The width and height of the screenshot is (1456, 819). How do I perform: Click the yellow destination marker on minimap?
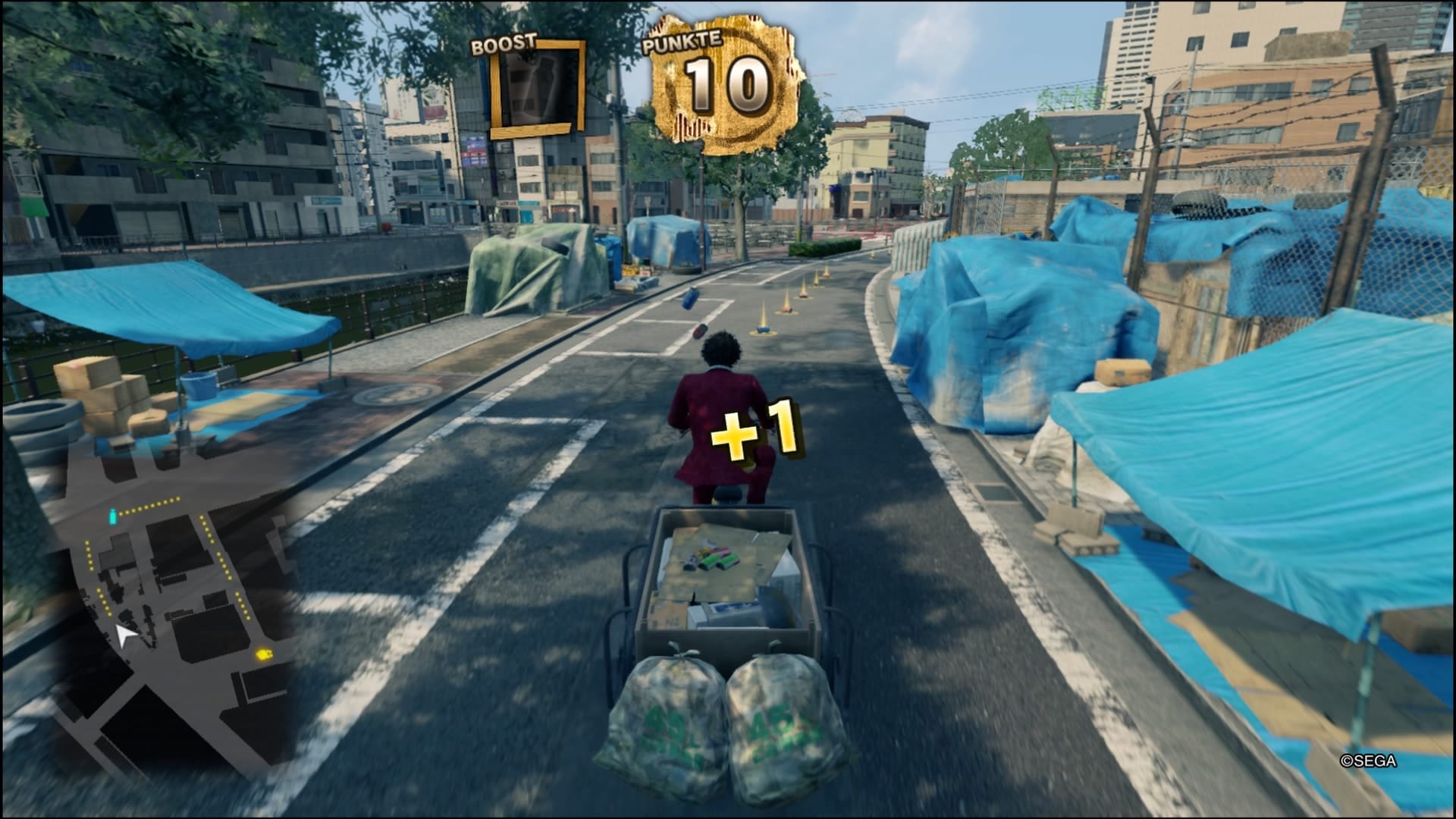(264, 653)
